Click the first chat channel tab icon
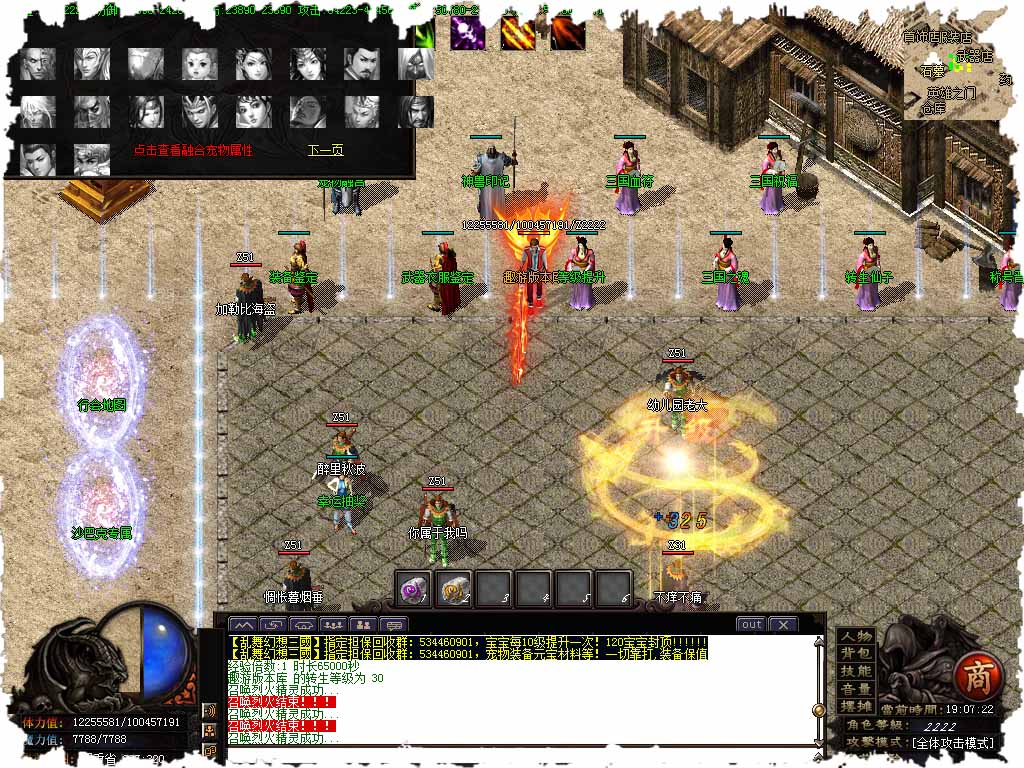This screenshot has height=768, width=1024. (x=242, y=625)
